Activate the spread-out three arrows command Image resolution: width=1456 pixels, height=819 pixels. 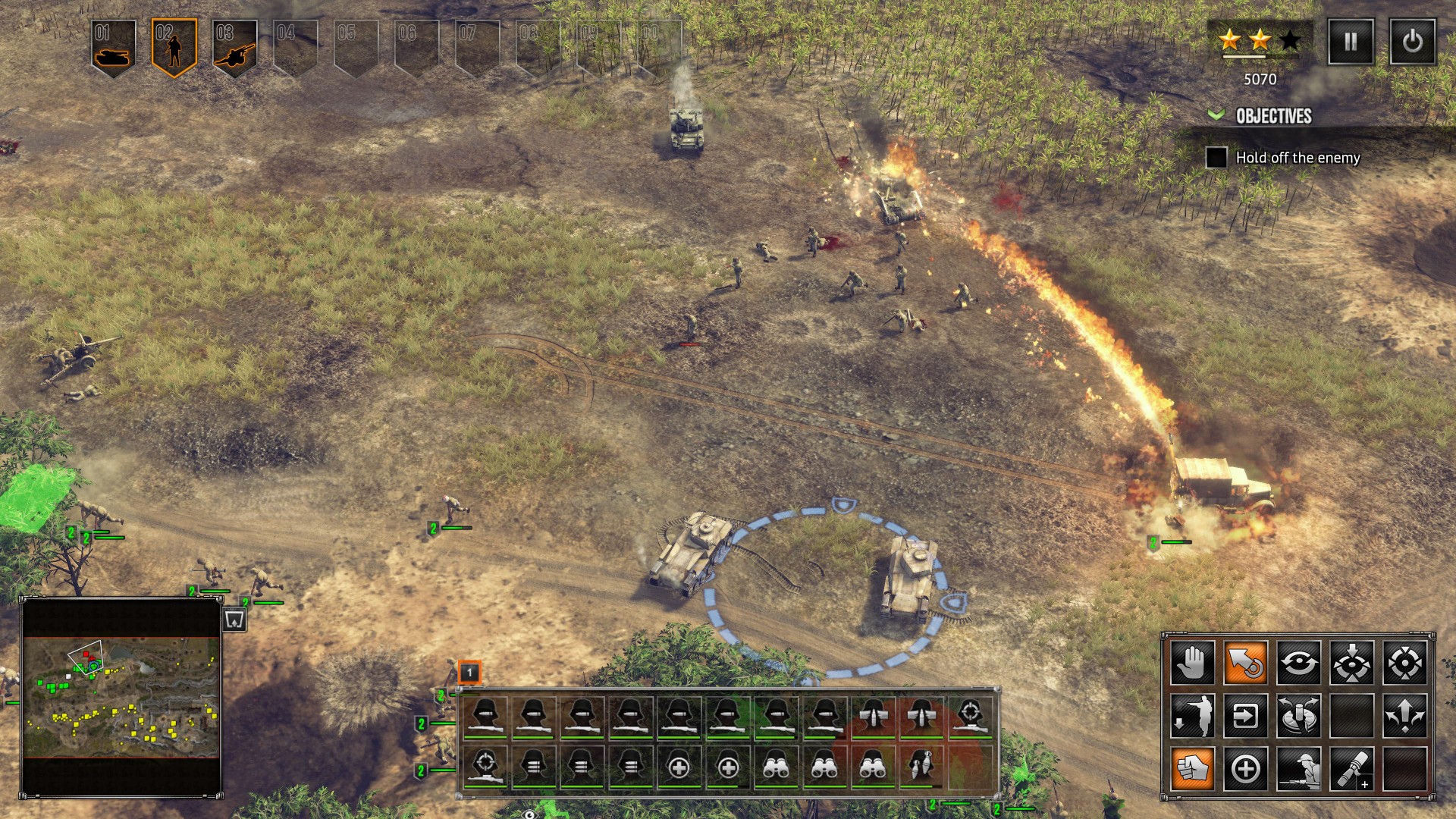[x=1404, y=716]
